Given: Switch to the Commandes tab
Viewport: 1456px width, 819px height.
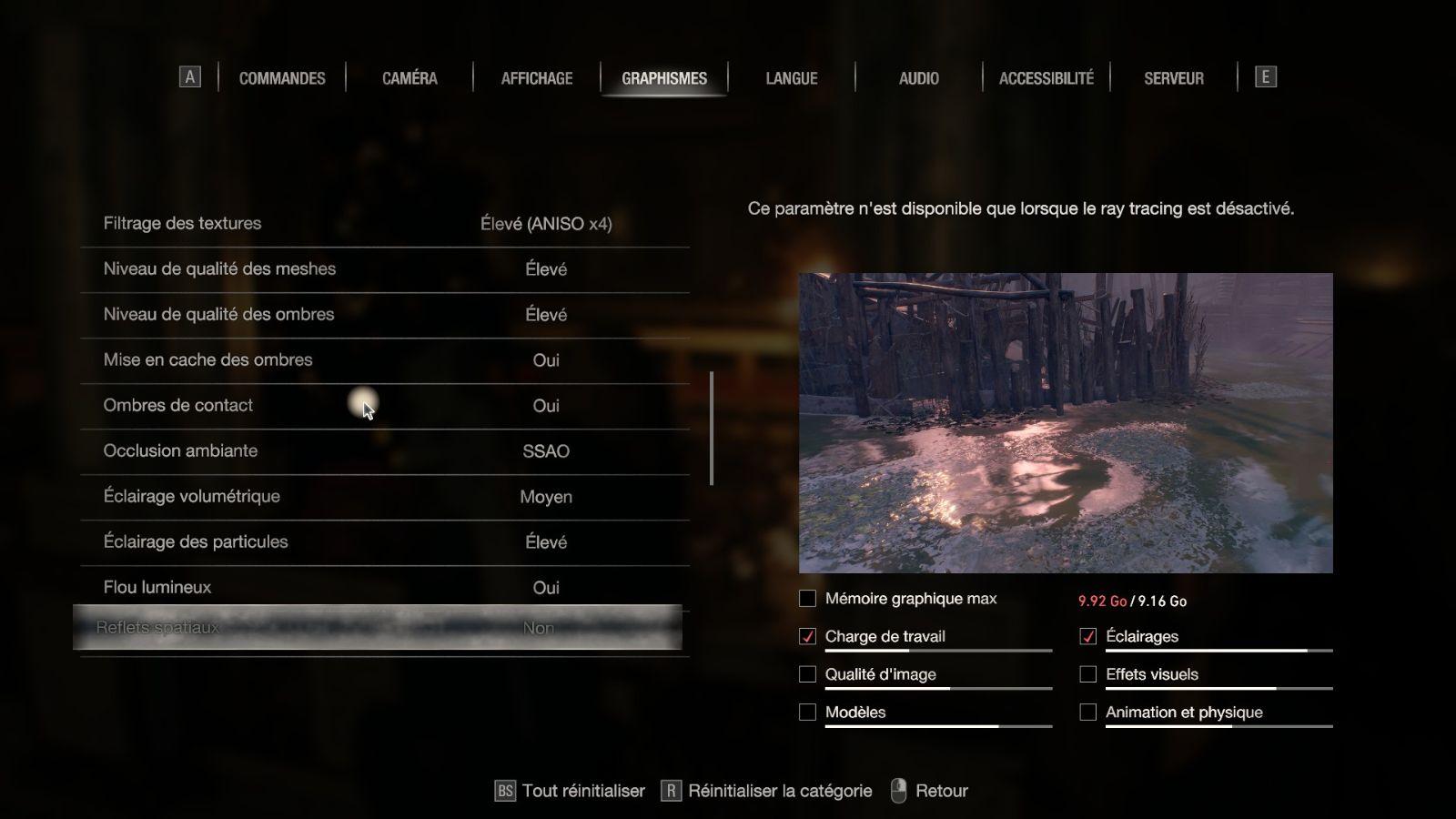Looking at the screenshot, I should [x=282, y=78].
